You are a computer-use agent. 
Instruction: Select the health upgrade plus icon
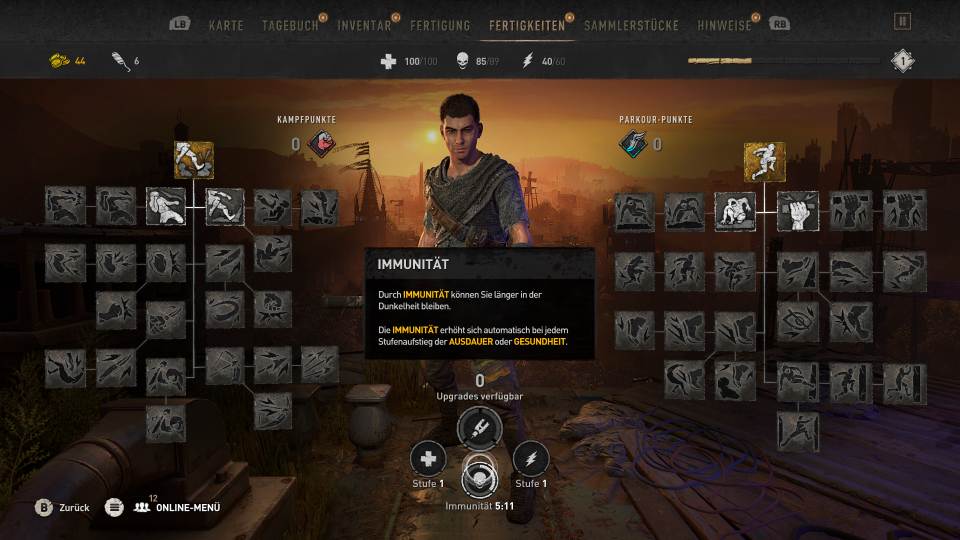(428, 458)
